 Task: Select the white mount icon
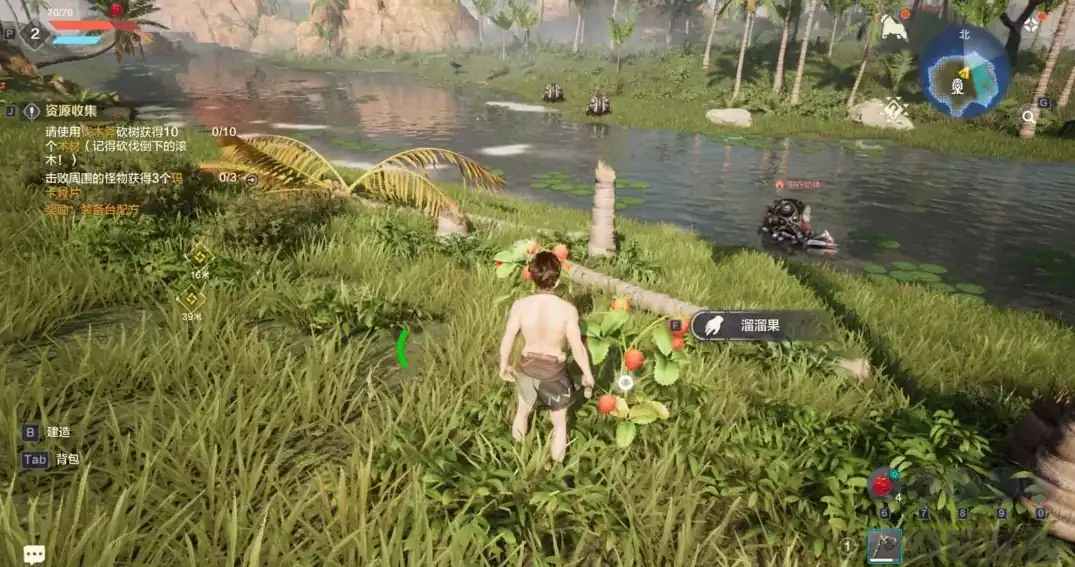tap(892, 27)
